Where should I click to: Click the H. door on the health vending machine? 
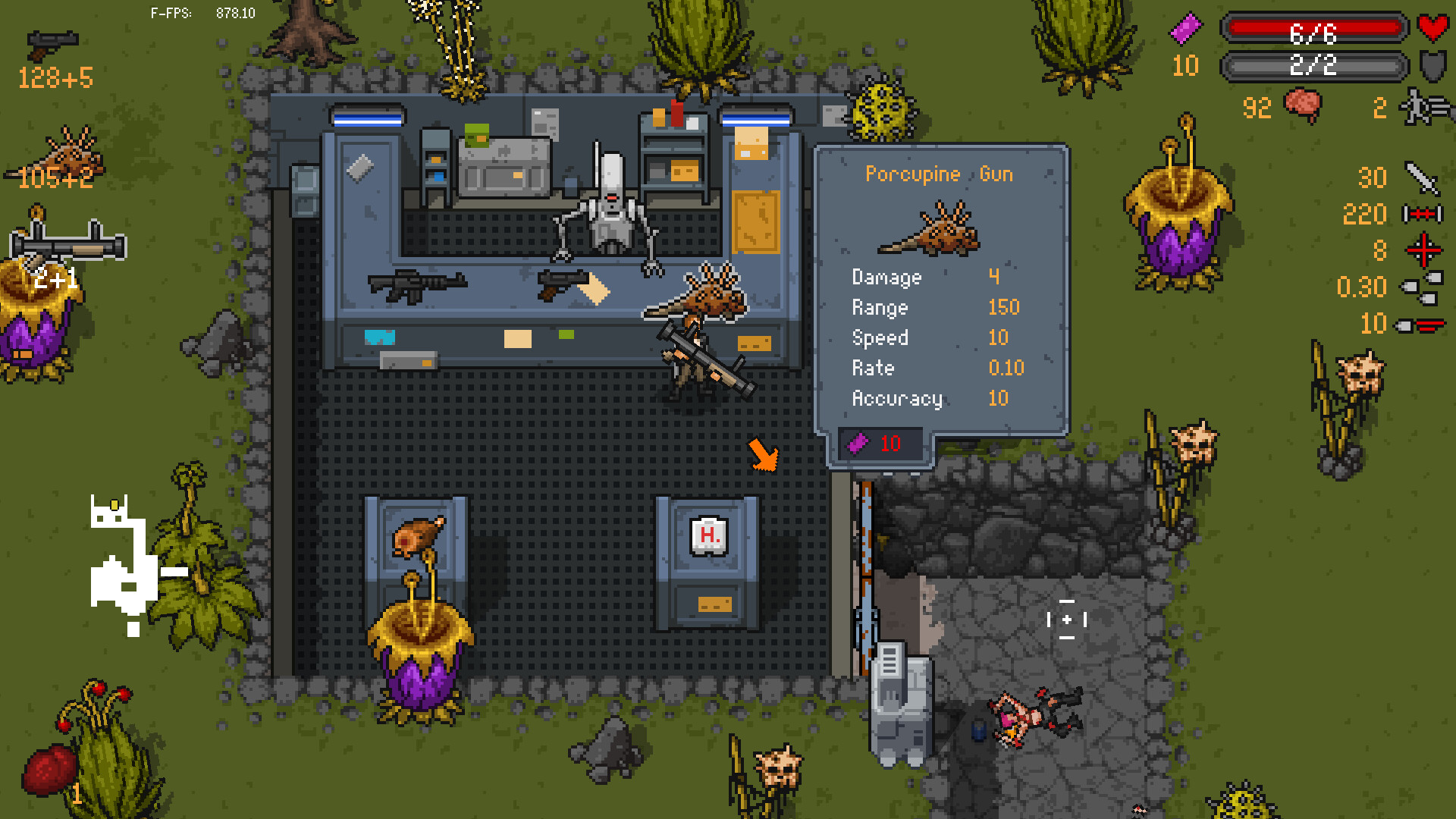pos(707,535)
